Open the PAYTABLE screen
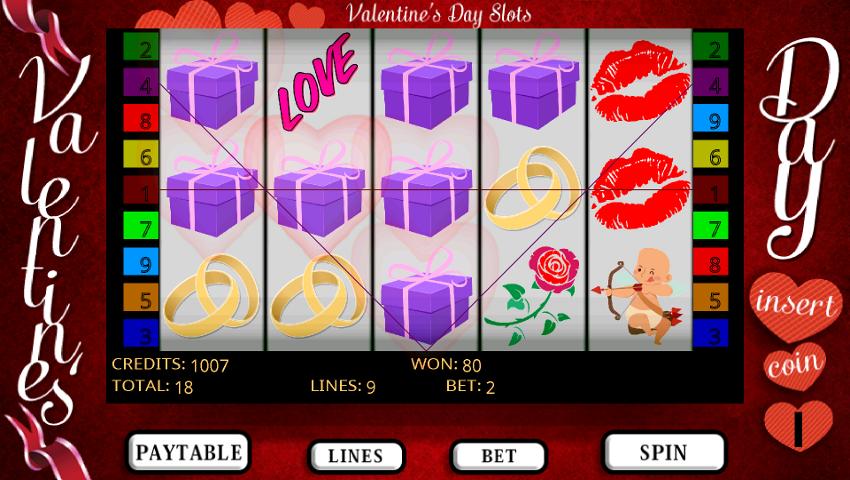The height and width of the screenshot is (480, 850). tap(189, 452)
